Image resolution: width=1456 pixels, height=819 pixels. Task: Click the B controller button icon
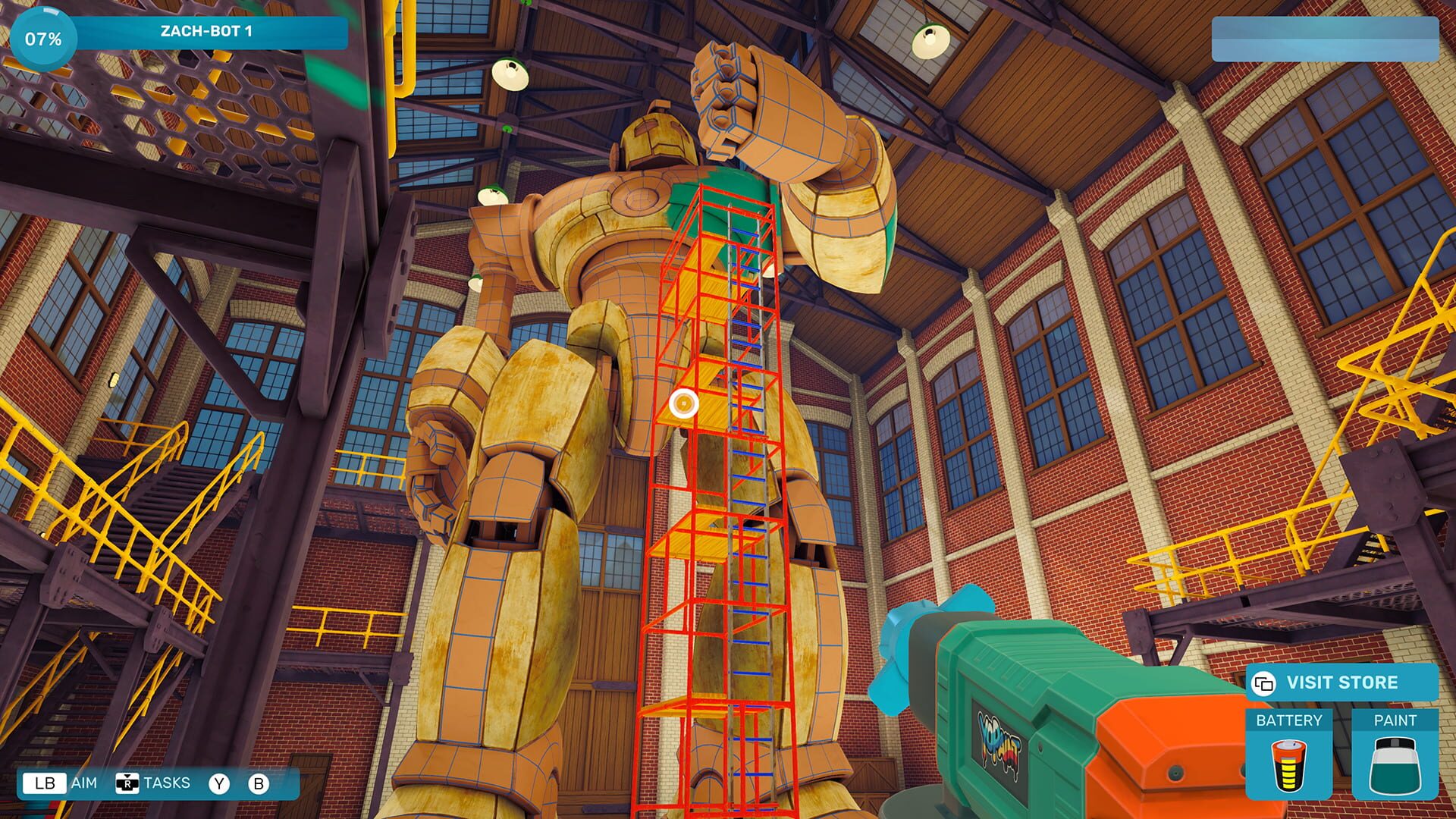coord(262,784)
